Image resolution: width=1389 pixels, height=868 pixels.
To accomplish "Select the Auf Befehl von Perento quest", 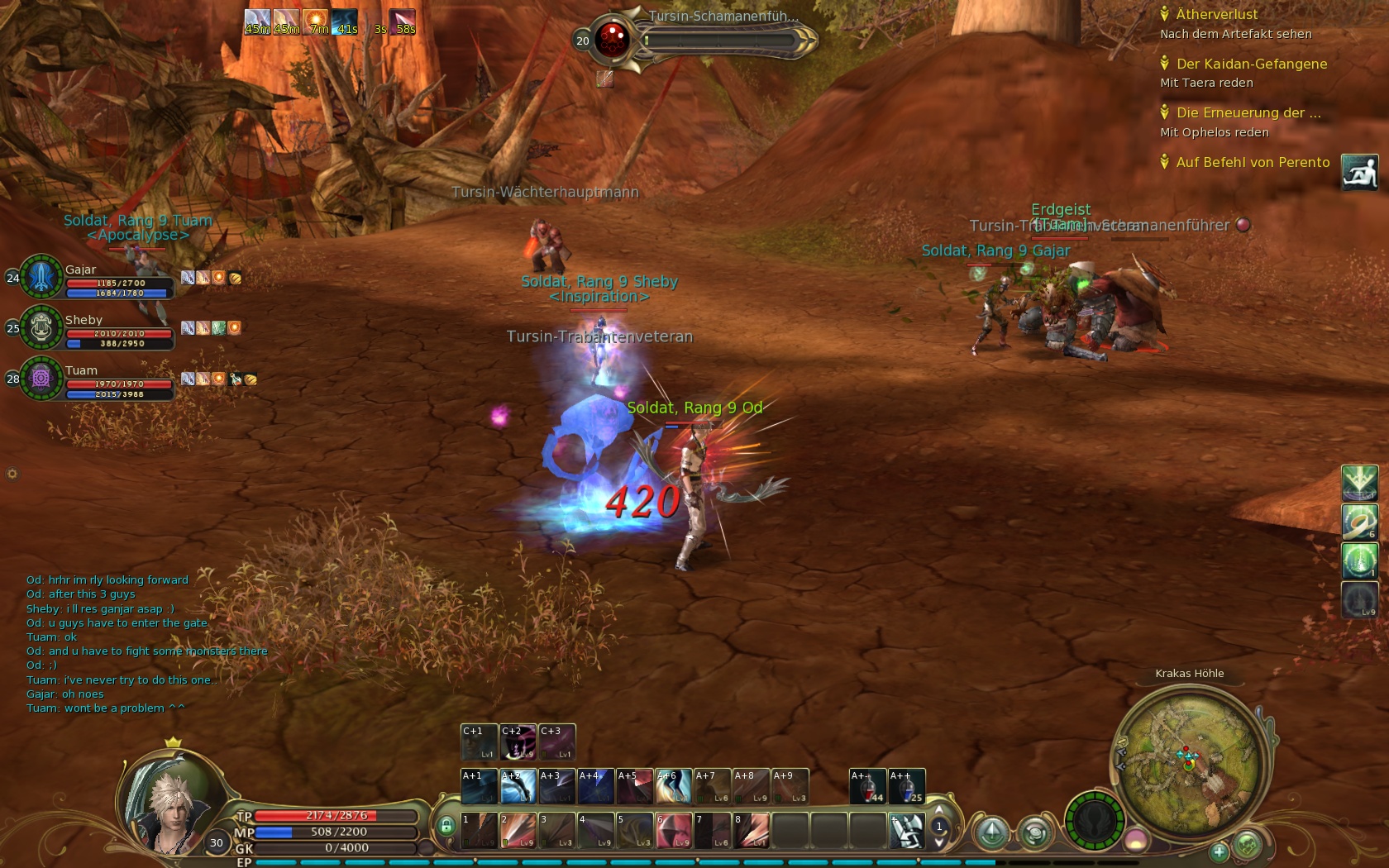I will 1253,162.
